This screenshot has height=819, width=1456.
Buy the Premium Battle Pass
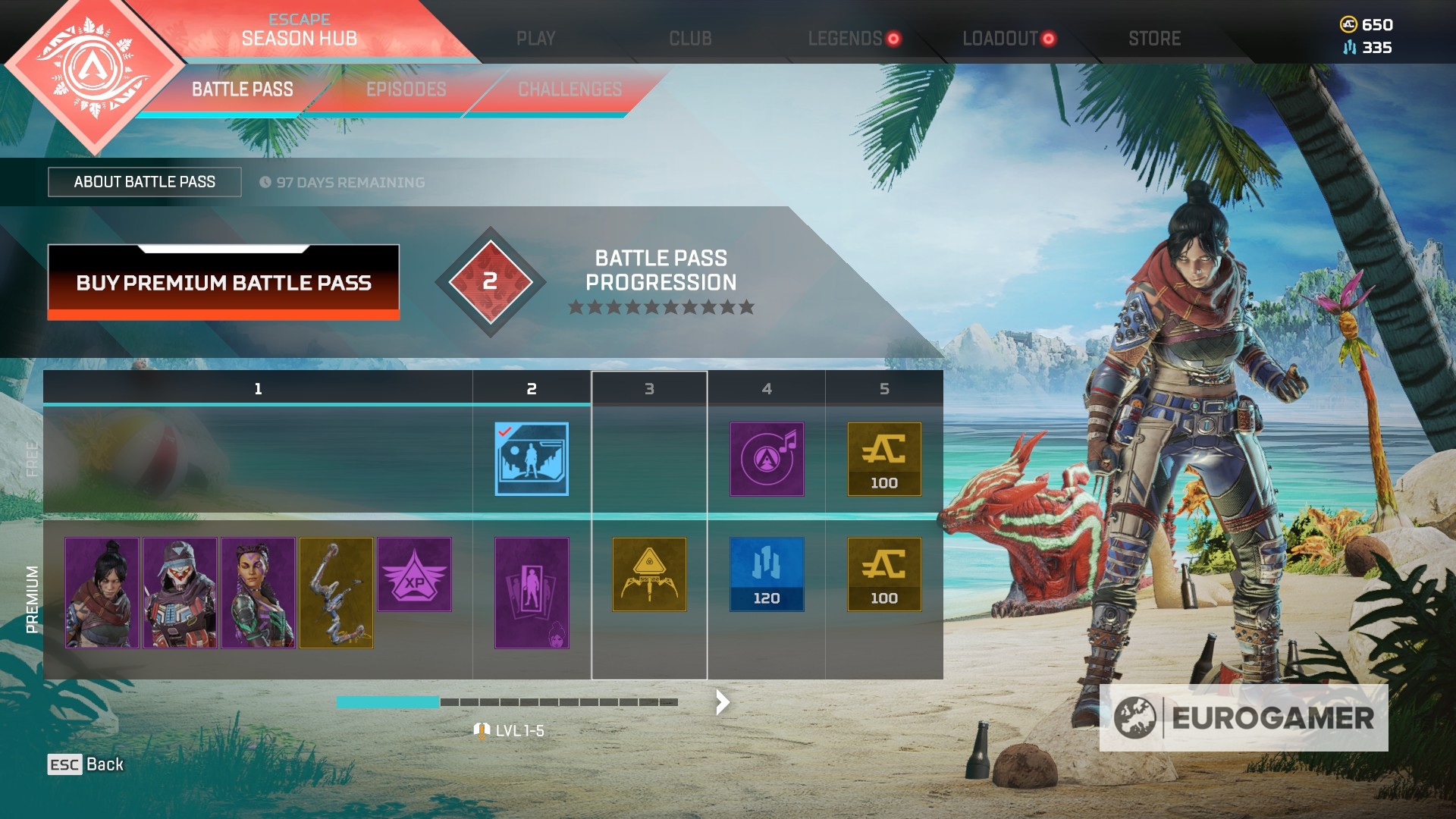tap(223, 282)
